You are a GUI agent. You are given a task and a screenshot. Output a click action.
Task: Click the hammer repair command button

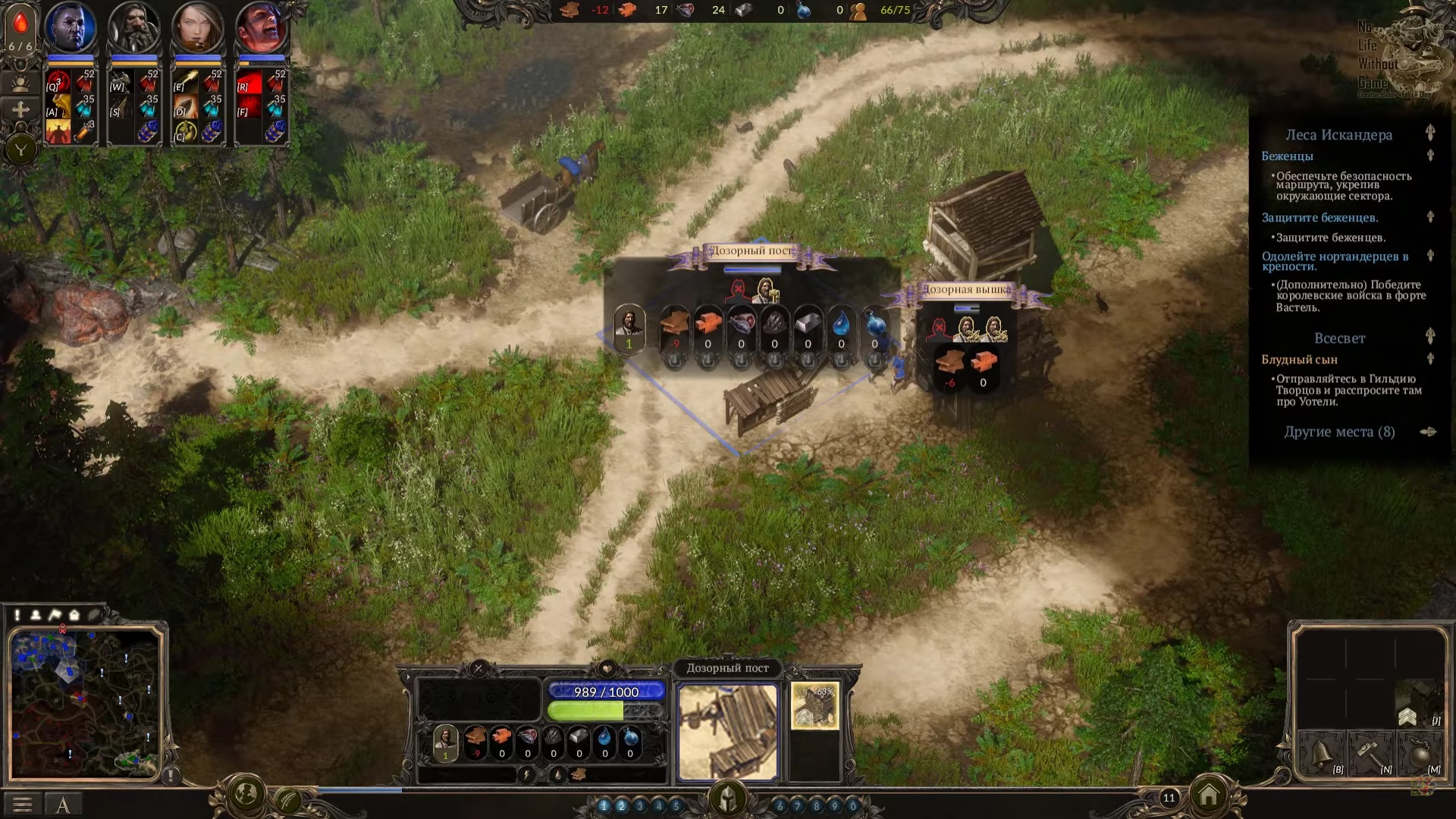(x=1370, y=754)
